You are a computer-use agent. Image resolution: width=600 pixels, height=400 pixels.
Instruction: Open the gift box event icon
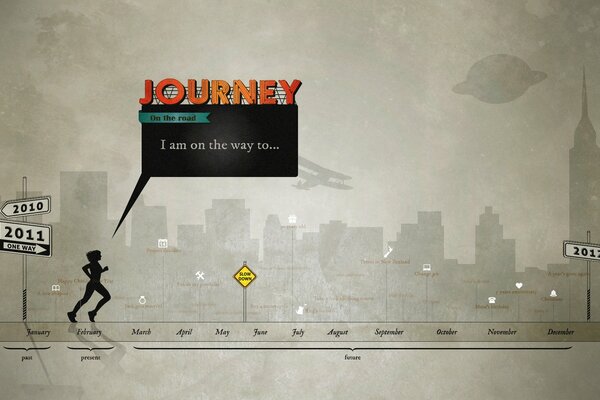[292, 218]
